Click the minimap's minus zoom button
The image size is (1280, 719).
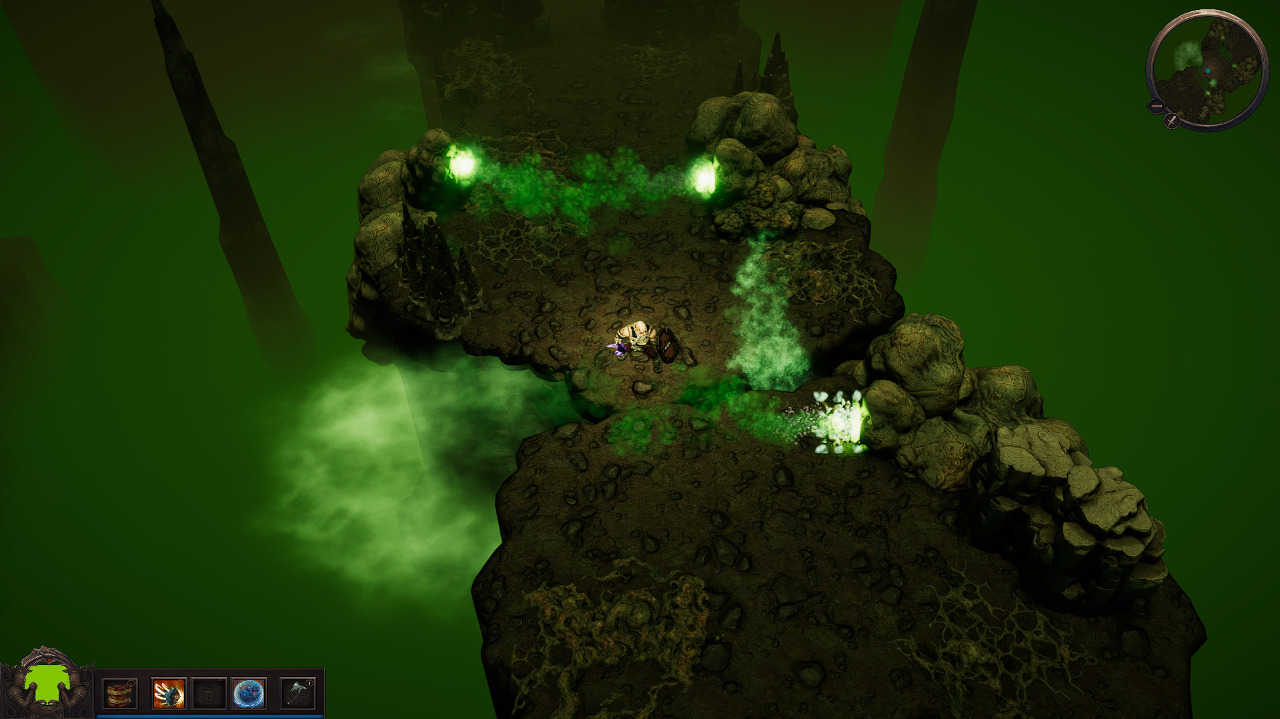coord(1156,106)
